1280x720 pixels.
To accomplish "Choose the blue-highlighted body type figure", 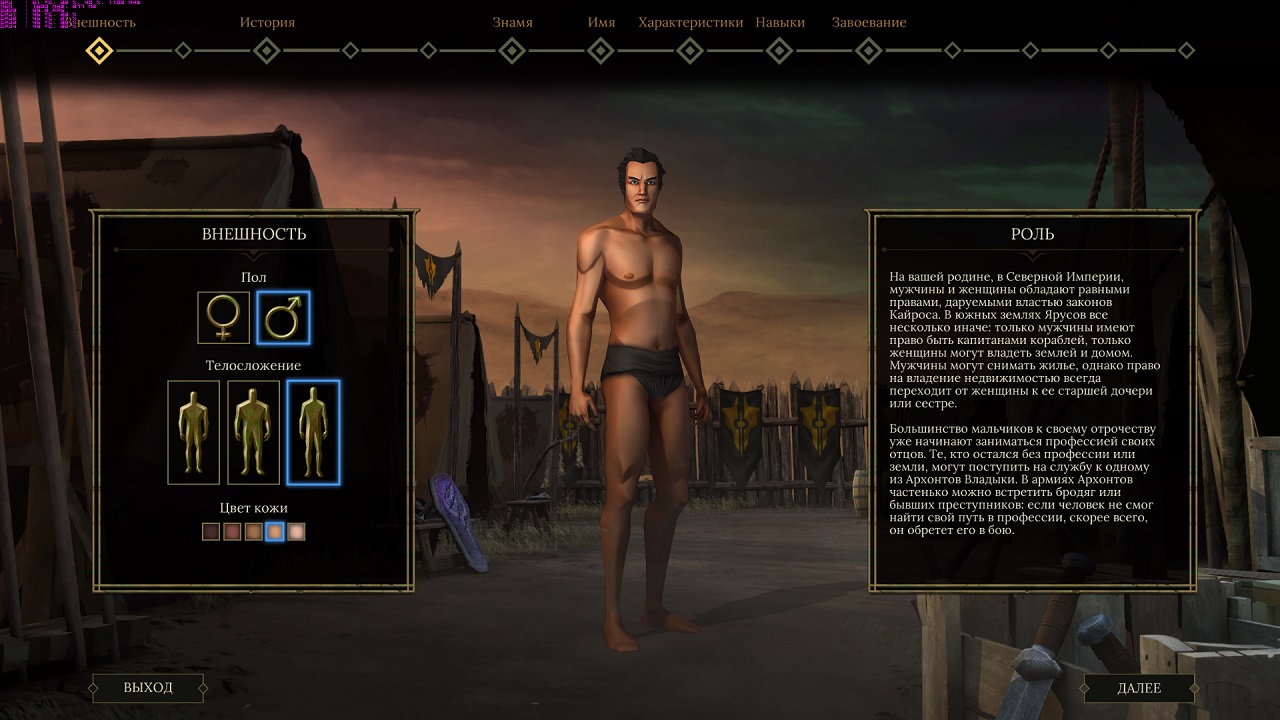I will (313, 431).
